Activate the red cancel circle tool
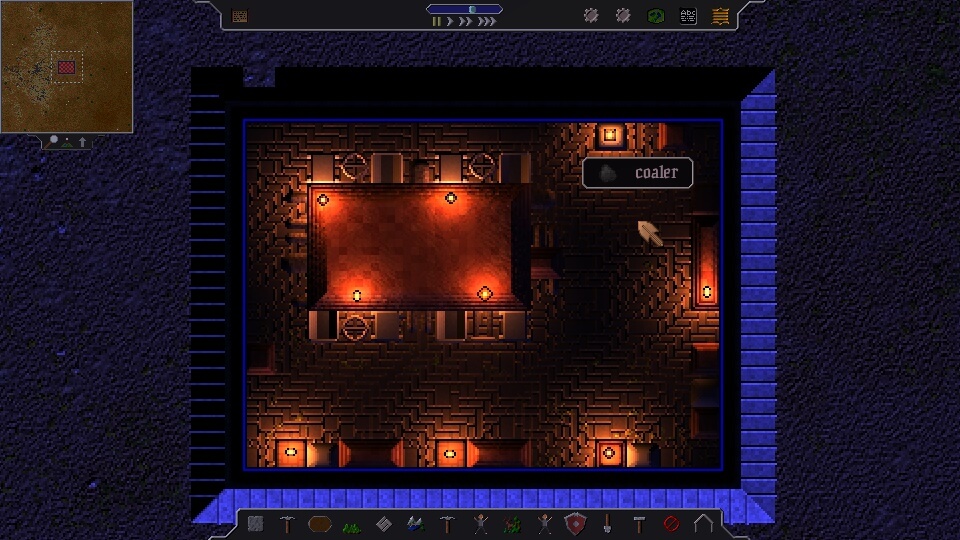The image size is (960, 540). click(671, 523)
